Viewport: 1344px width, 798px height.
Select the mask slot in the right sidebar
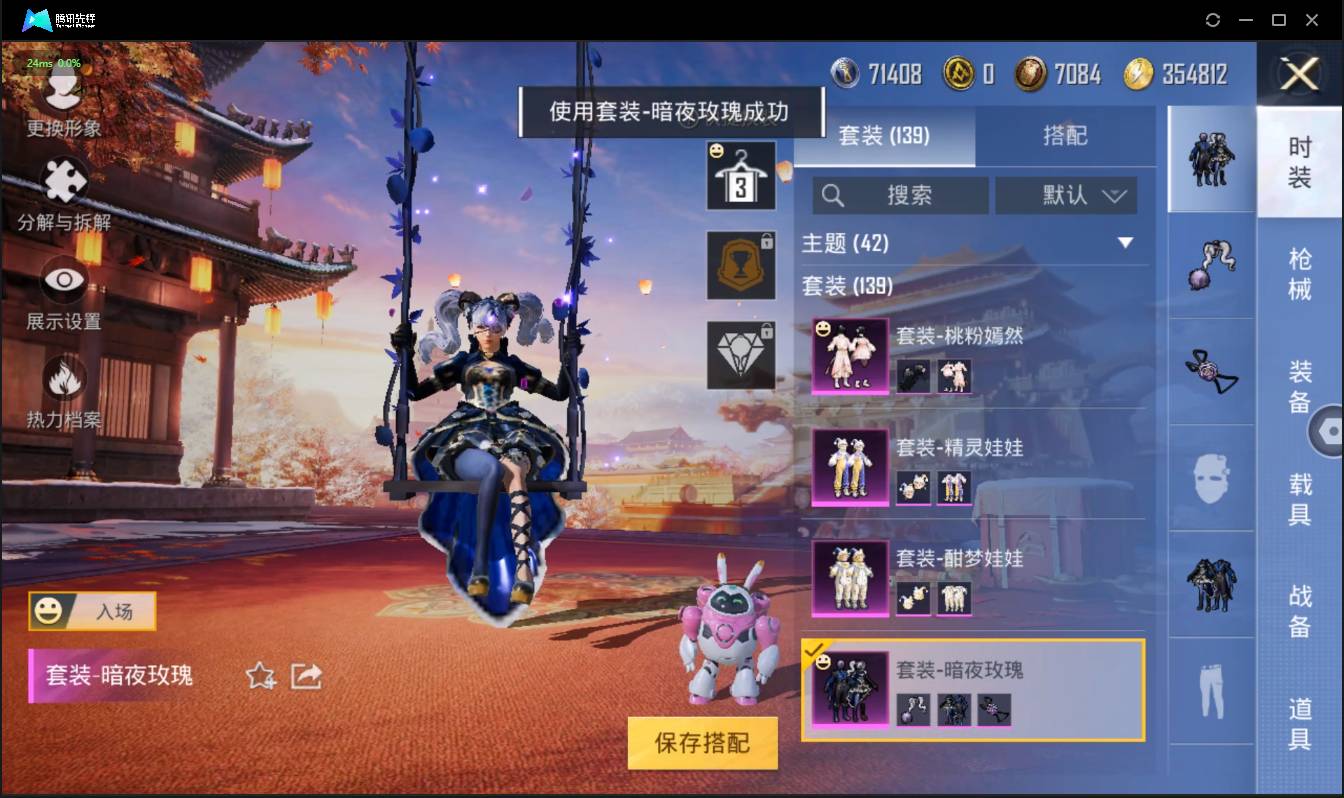click(1211, 478)
